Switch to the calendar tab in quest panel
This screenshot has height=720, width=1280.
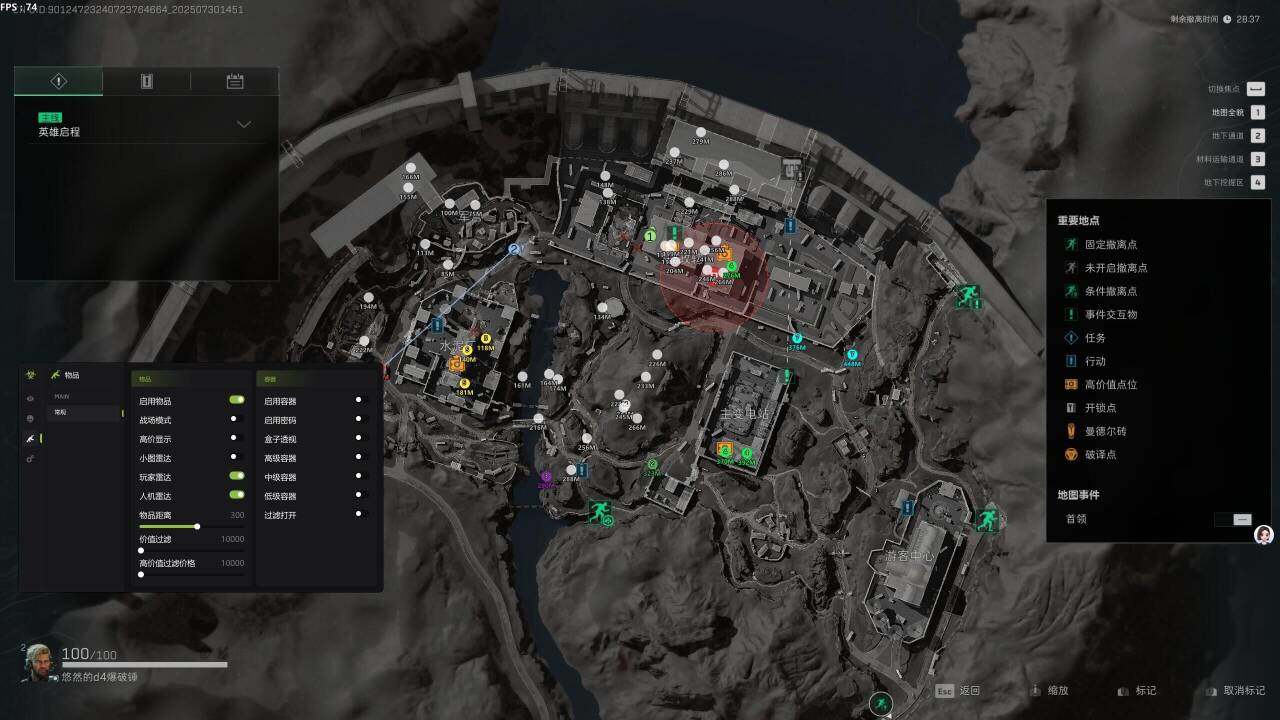235,82
